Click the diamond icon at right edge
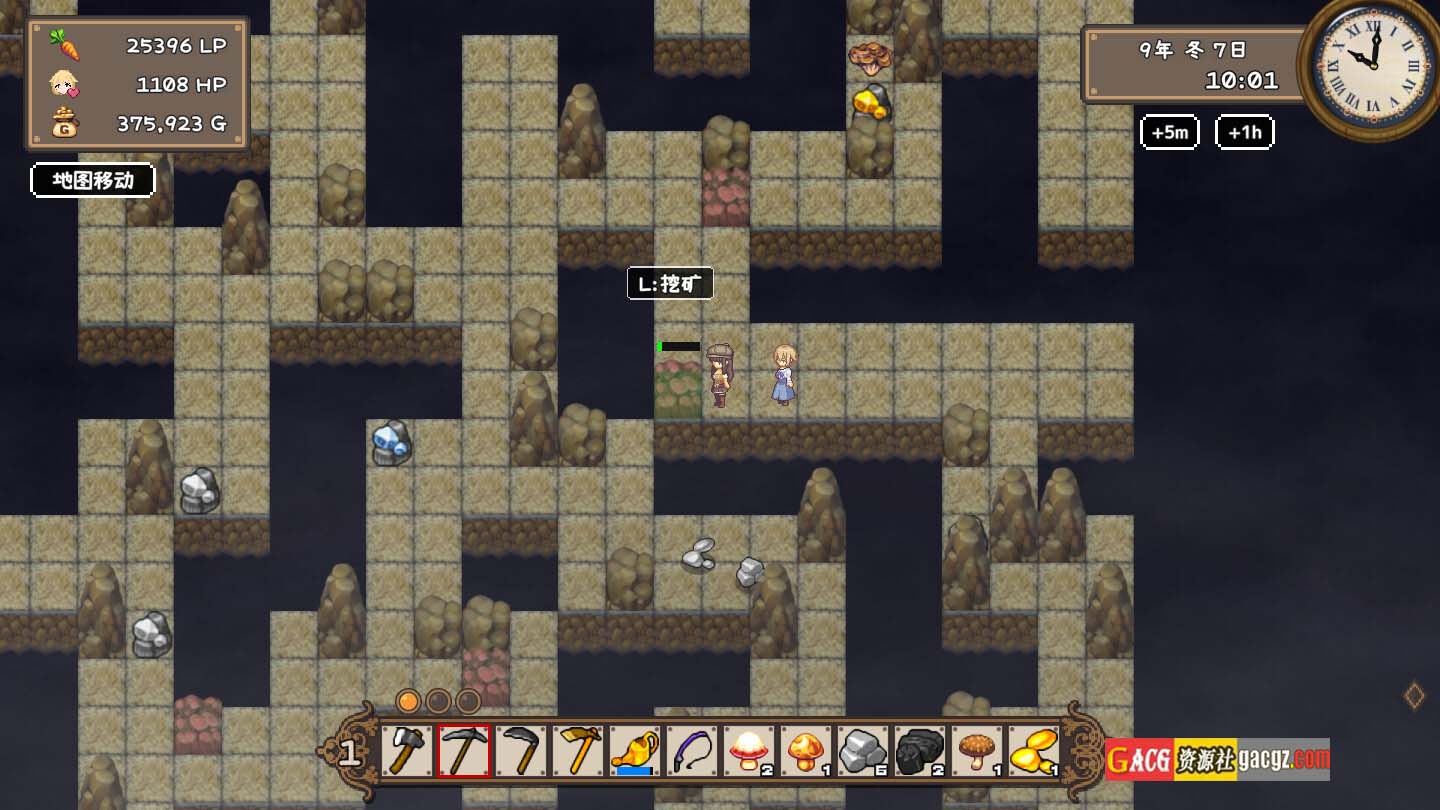This screenshot has height=810, width=1440. click(x=1414, y=696)
